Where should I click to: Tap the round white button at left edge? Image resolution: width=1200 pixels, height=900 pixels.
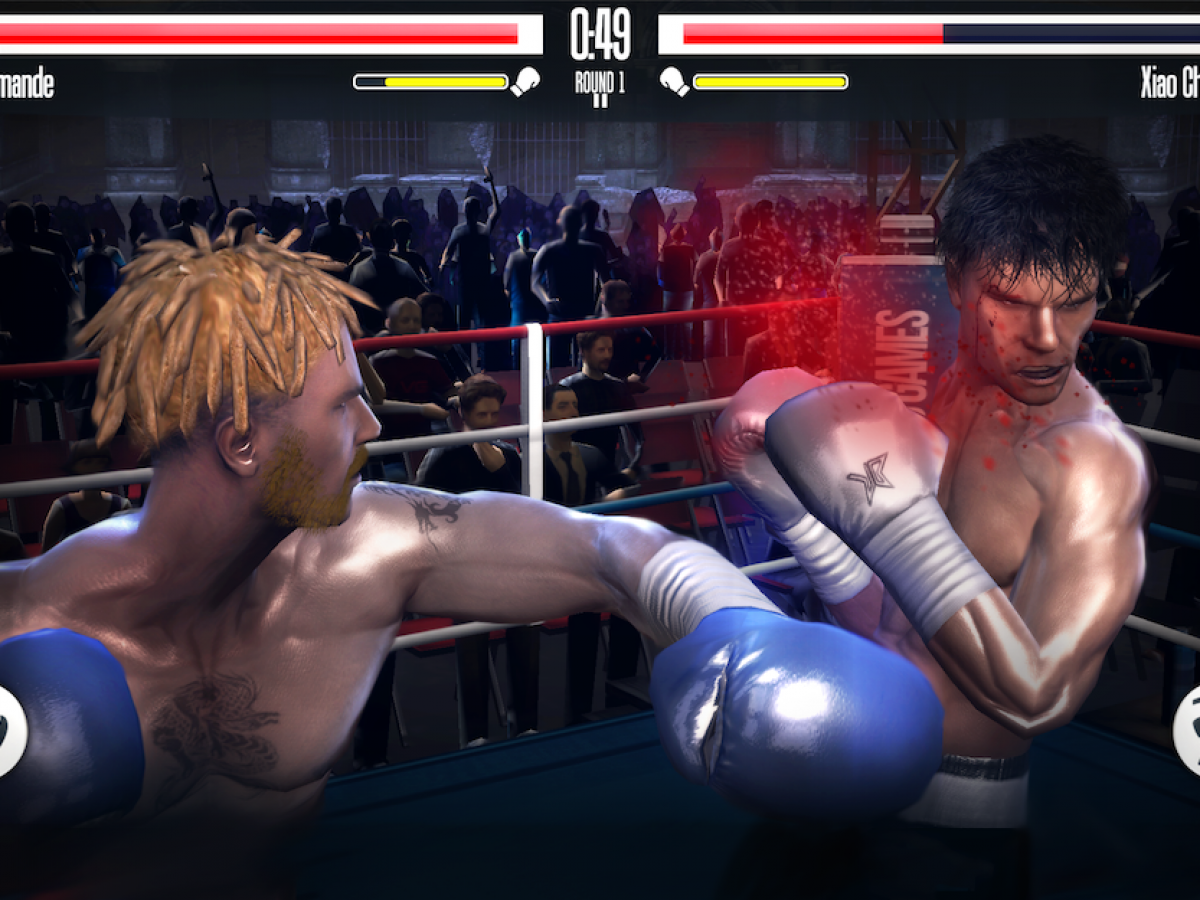pos(8,731)
